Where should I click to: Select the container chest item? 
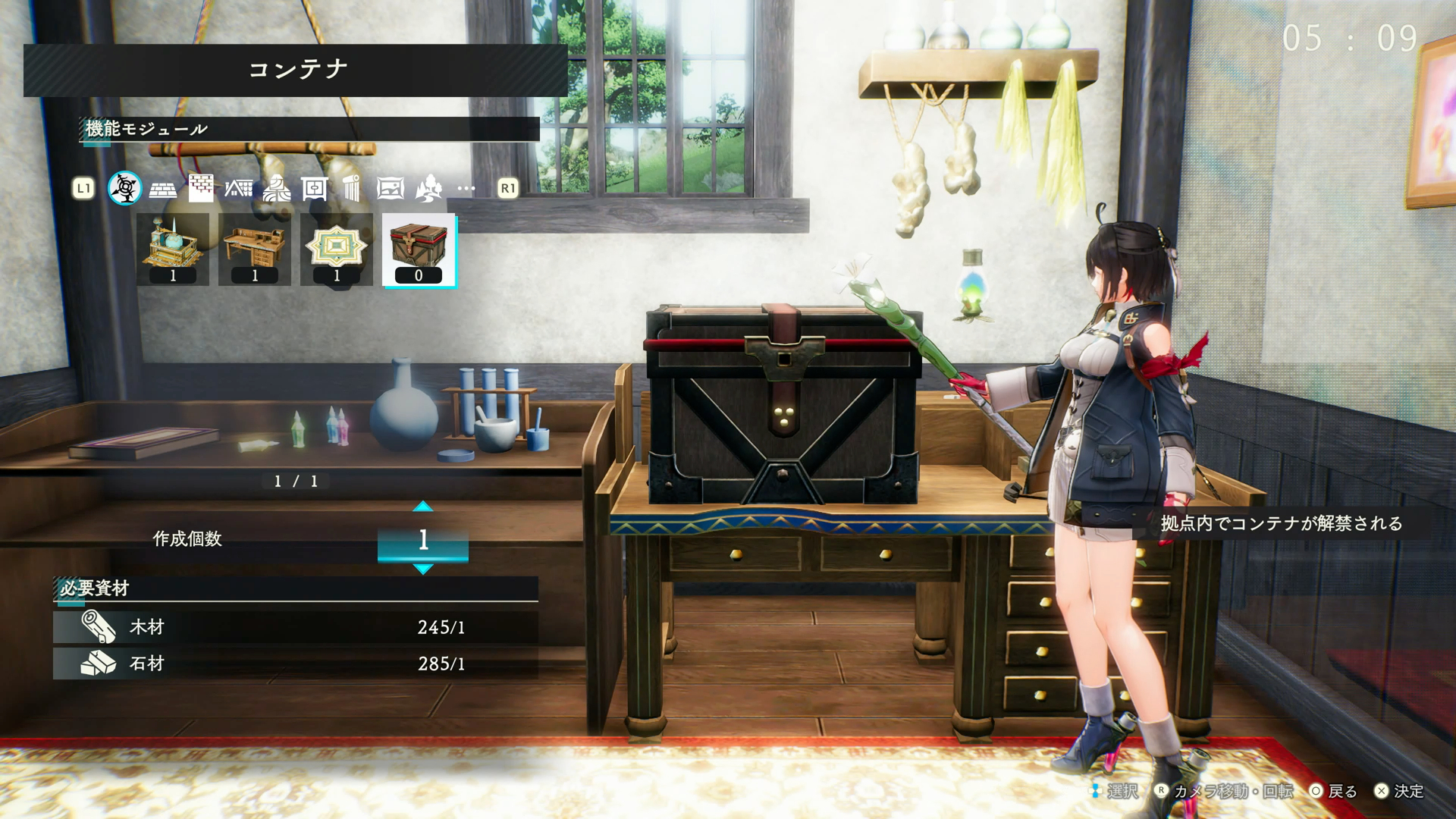pos(419,249)
